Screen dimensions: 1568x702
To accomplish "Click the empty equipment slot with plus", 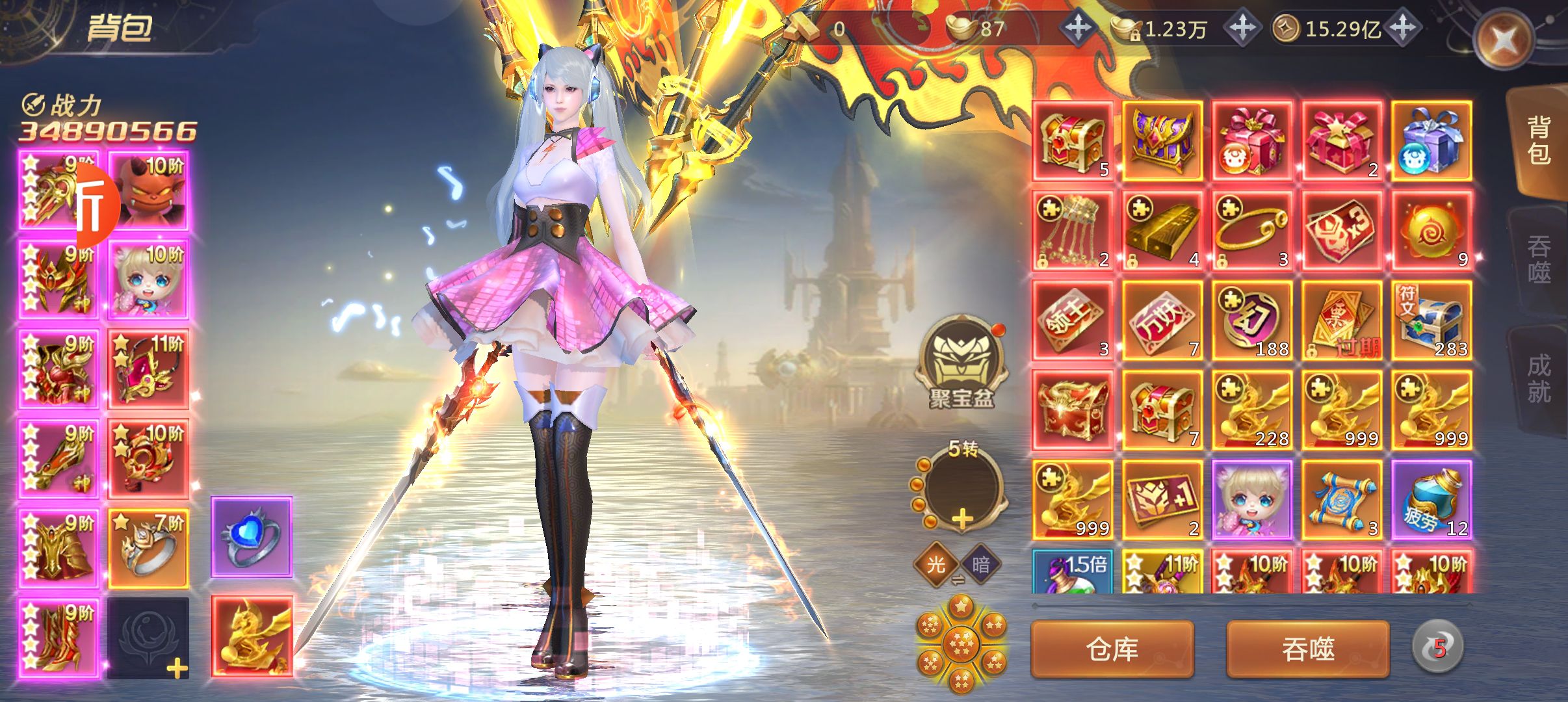I will pos(148,638).
